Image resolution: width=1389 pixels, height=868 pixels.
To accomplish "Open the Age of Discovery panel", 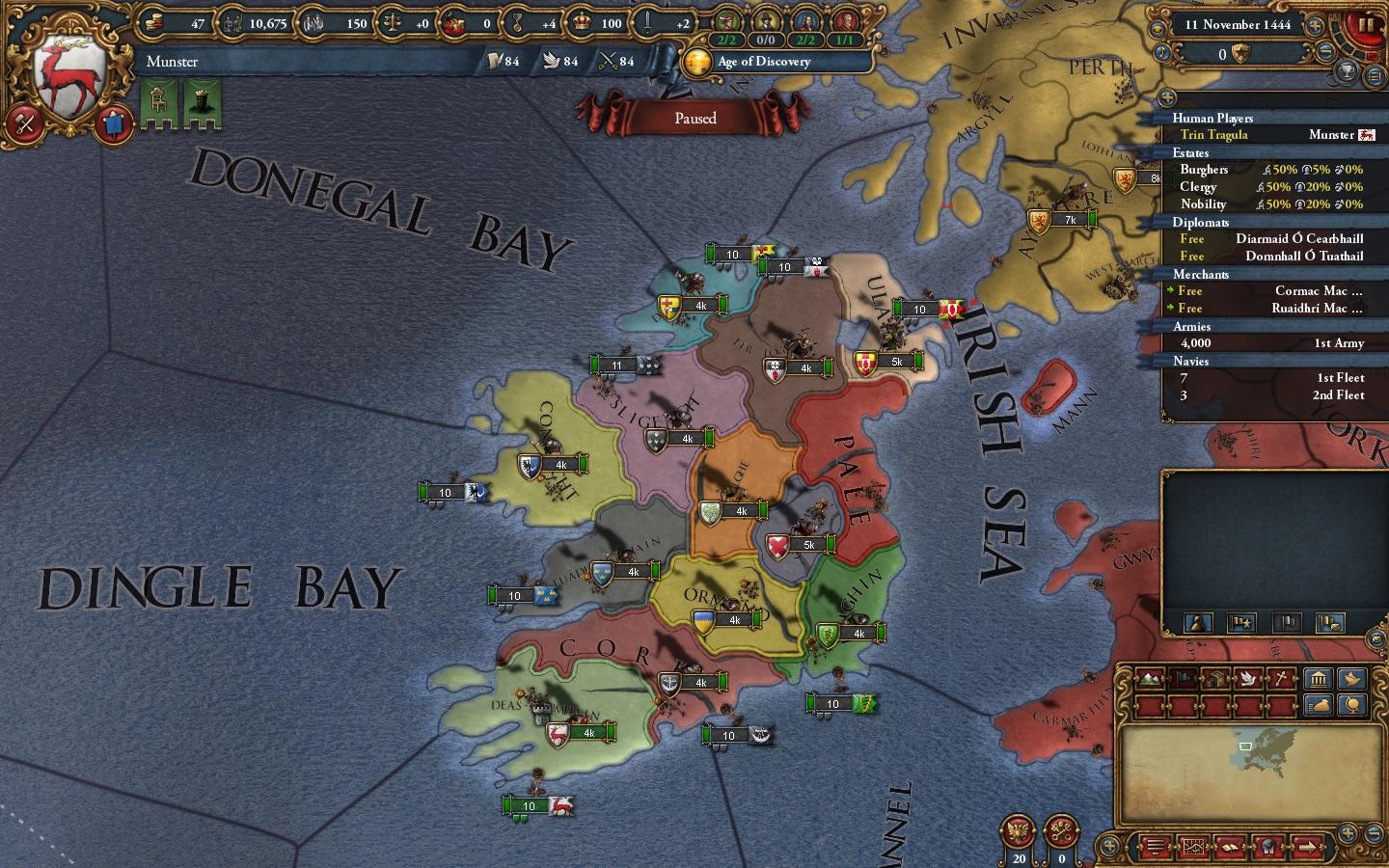I will point(762,62).
